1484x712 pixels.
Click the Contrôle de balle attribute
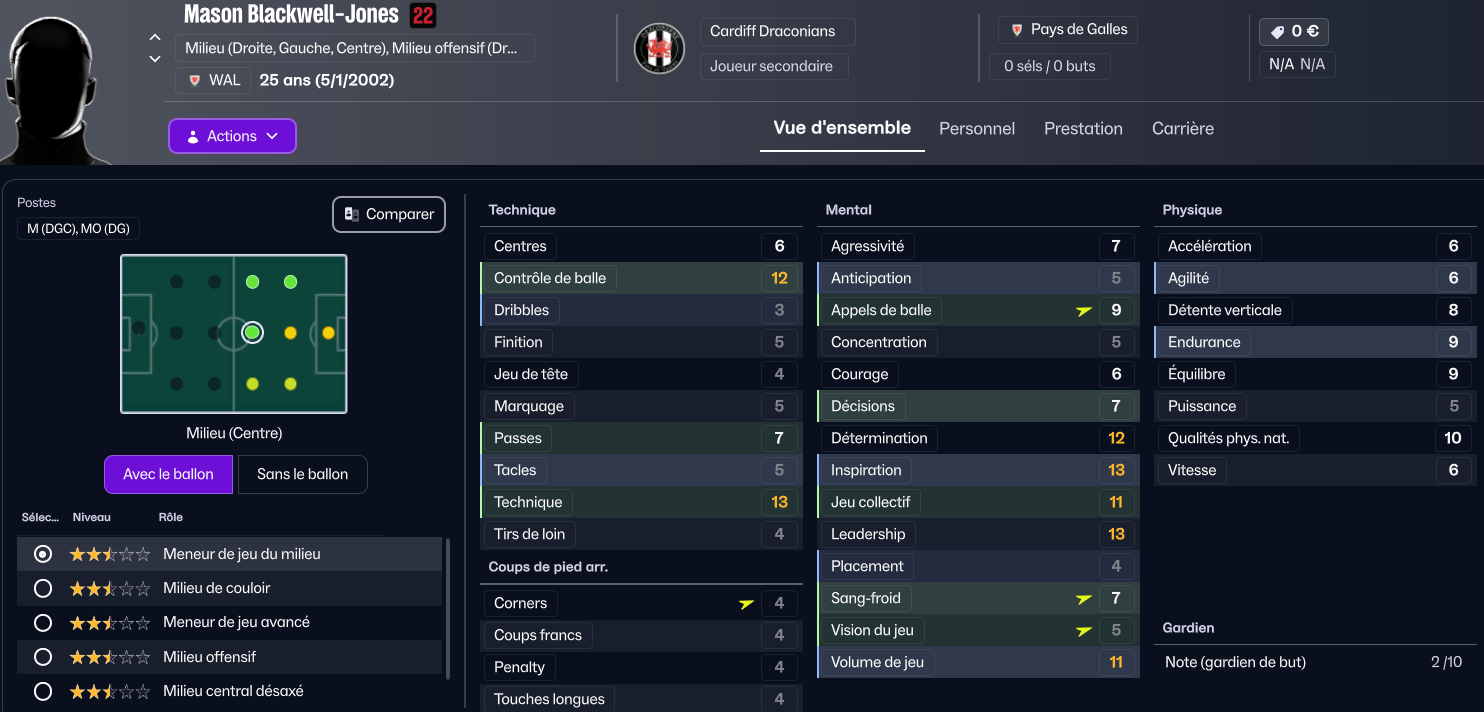tap(550, 278)
